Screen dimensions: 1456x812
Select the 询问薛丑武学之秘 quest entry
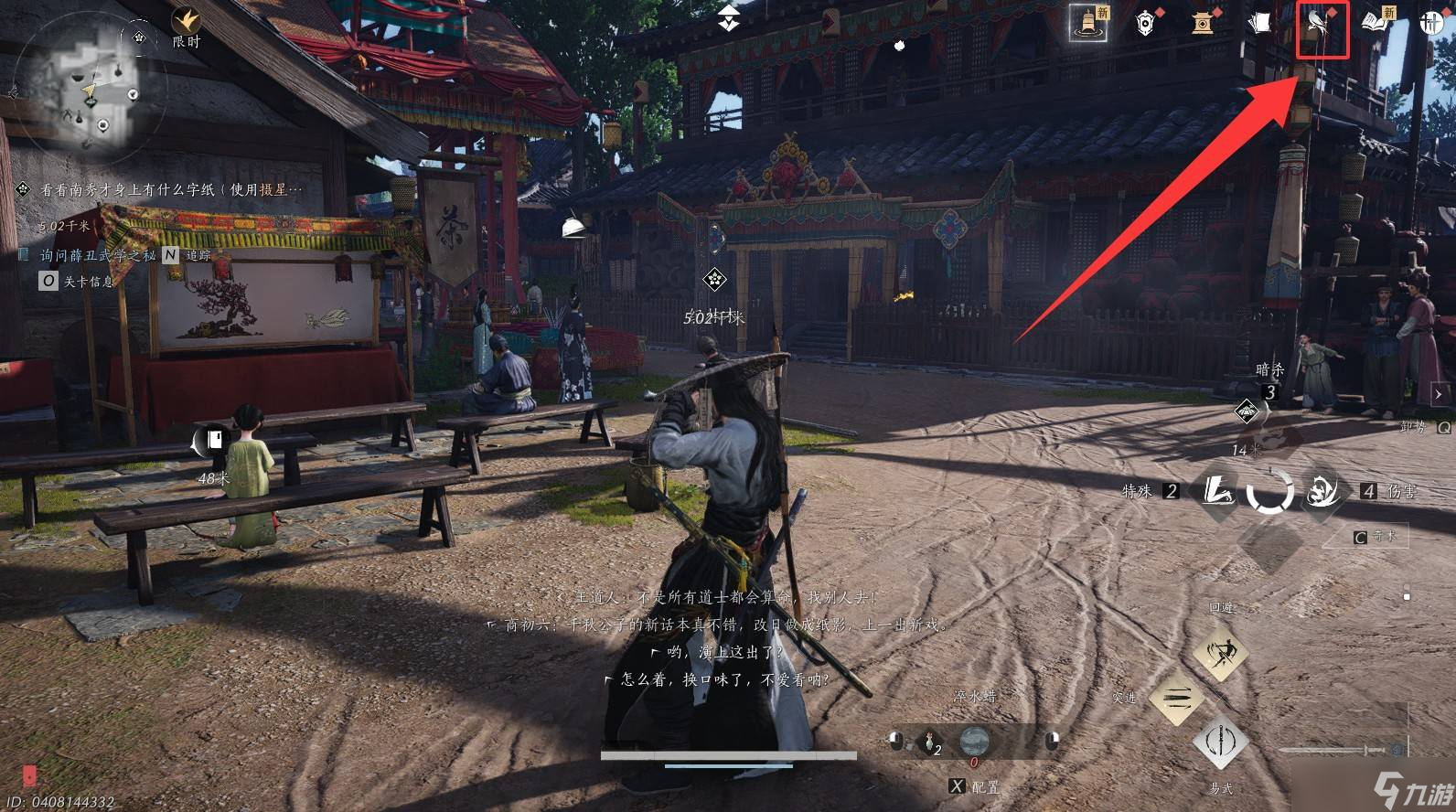[97, 256]
